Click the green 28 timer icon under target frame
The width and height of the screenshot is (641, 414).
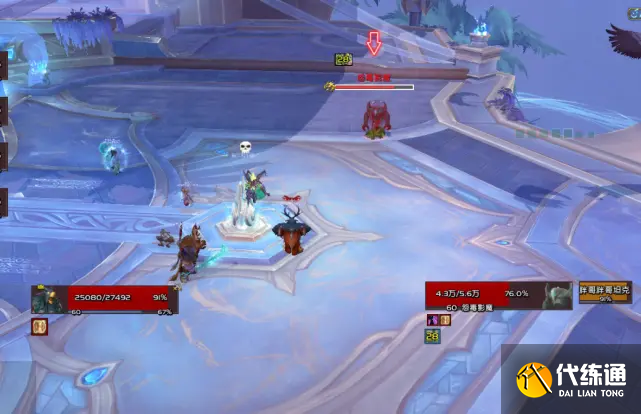click(434, 336)
